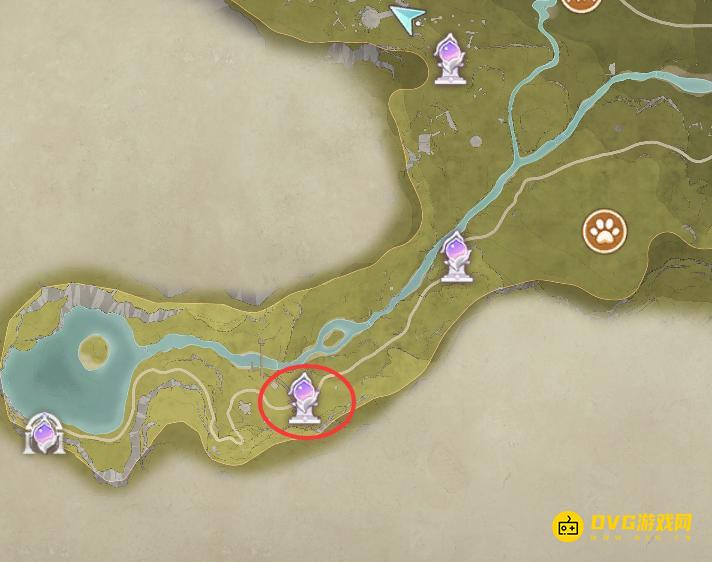Viewport: 712px width, 562px height.
Task: Pick the teleport crystal where the road meets the river
Action: [455, 257]
